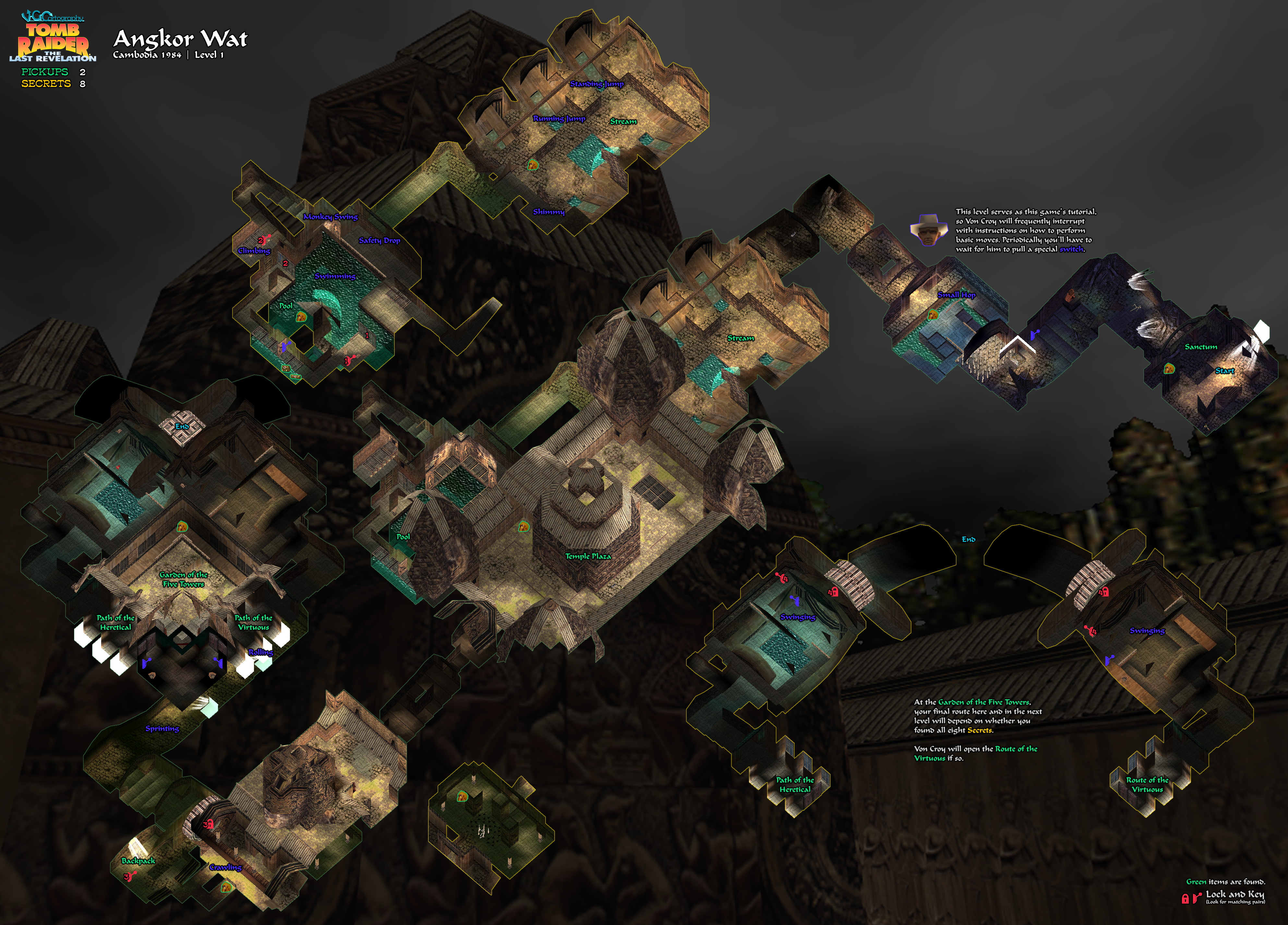The height and width of the screenshot is (925, 1288).
Task: Select the Sprinting label
Action: point(162,728)
